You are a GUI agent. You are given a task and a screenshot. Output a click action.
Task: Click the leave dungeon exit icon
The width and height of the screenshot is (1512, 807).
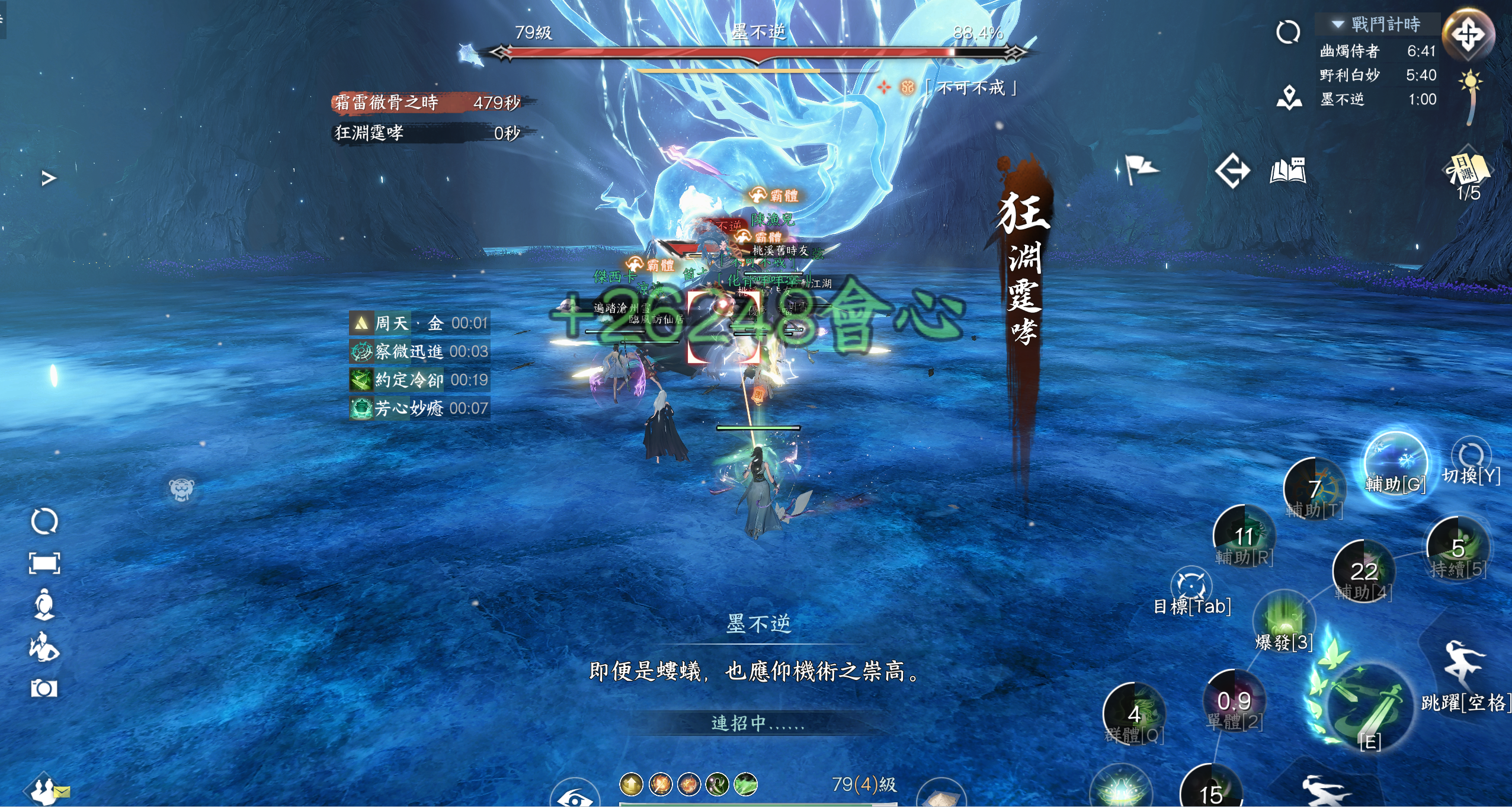point(1232,171)
